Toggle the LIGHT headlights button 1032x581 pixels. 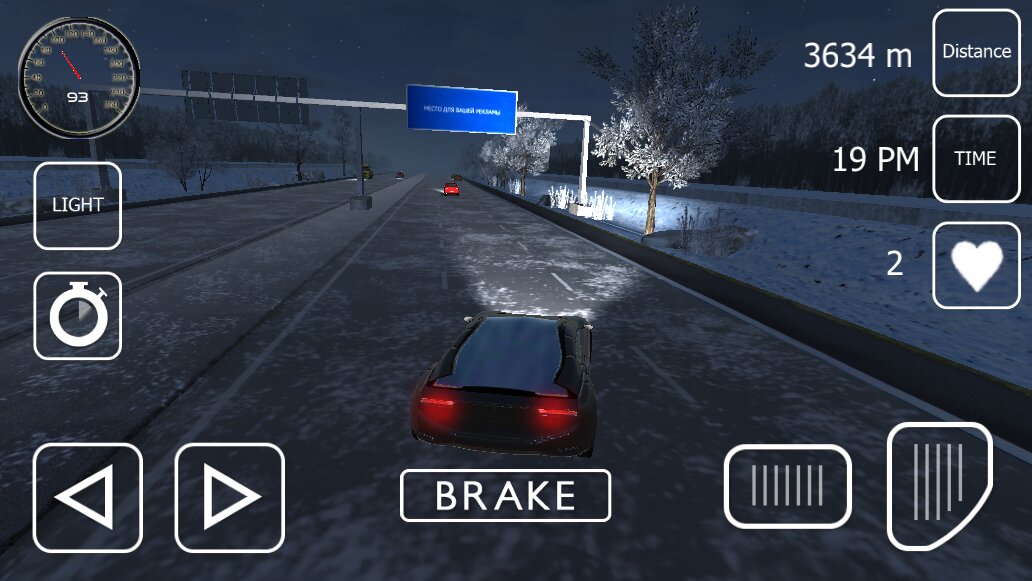click(x=78, y=205)
